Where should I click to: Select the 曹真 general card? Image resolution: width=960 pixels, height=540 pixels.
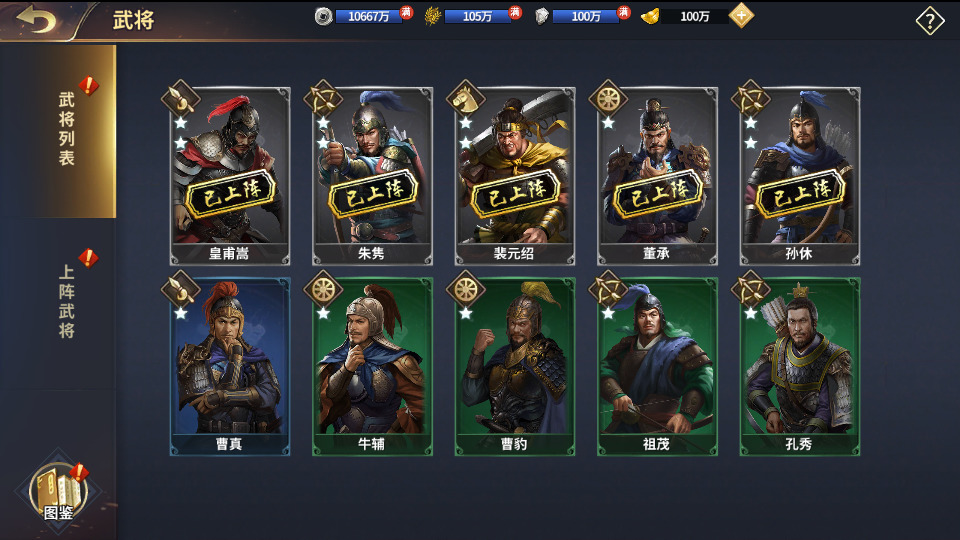click(x=230, y=365)
